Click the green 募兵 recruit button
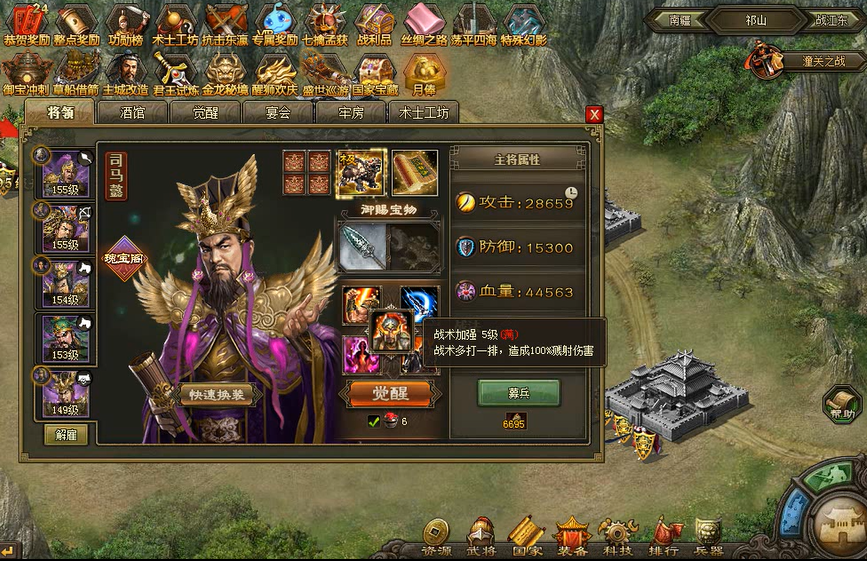Image resolution: width=867 pixels, height=561 pixels. click(518, 393)
